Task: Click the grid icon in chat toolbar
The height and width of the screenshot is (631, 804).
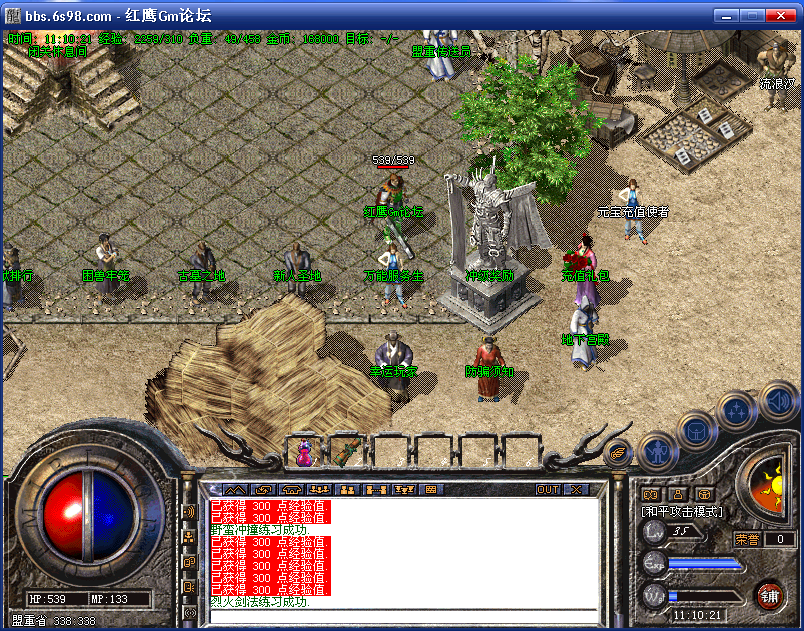Action: point(431,490)
